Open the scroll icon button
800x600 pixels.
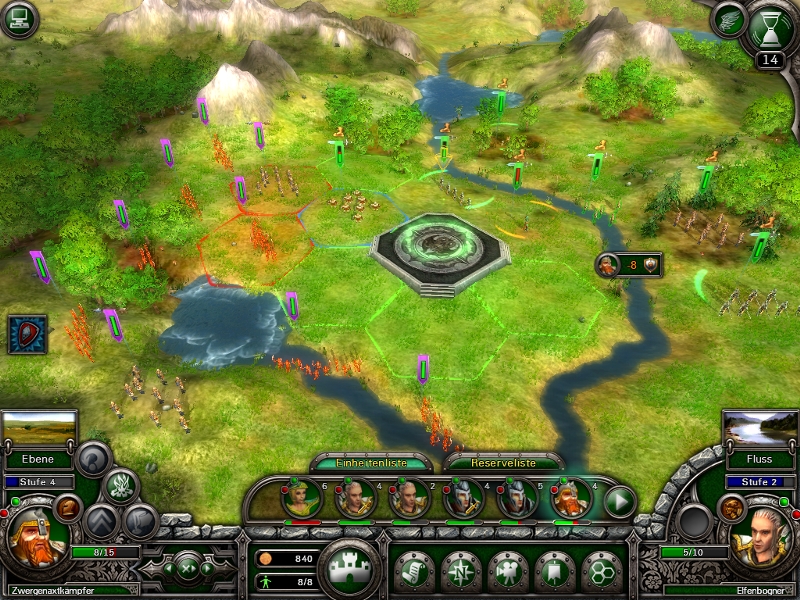coord(414,570)
